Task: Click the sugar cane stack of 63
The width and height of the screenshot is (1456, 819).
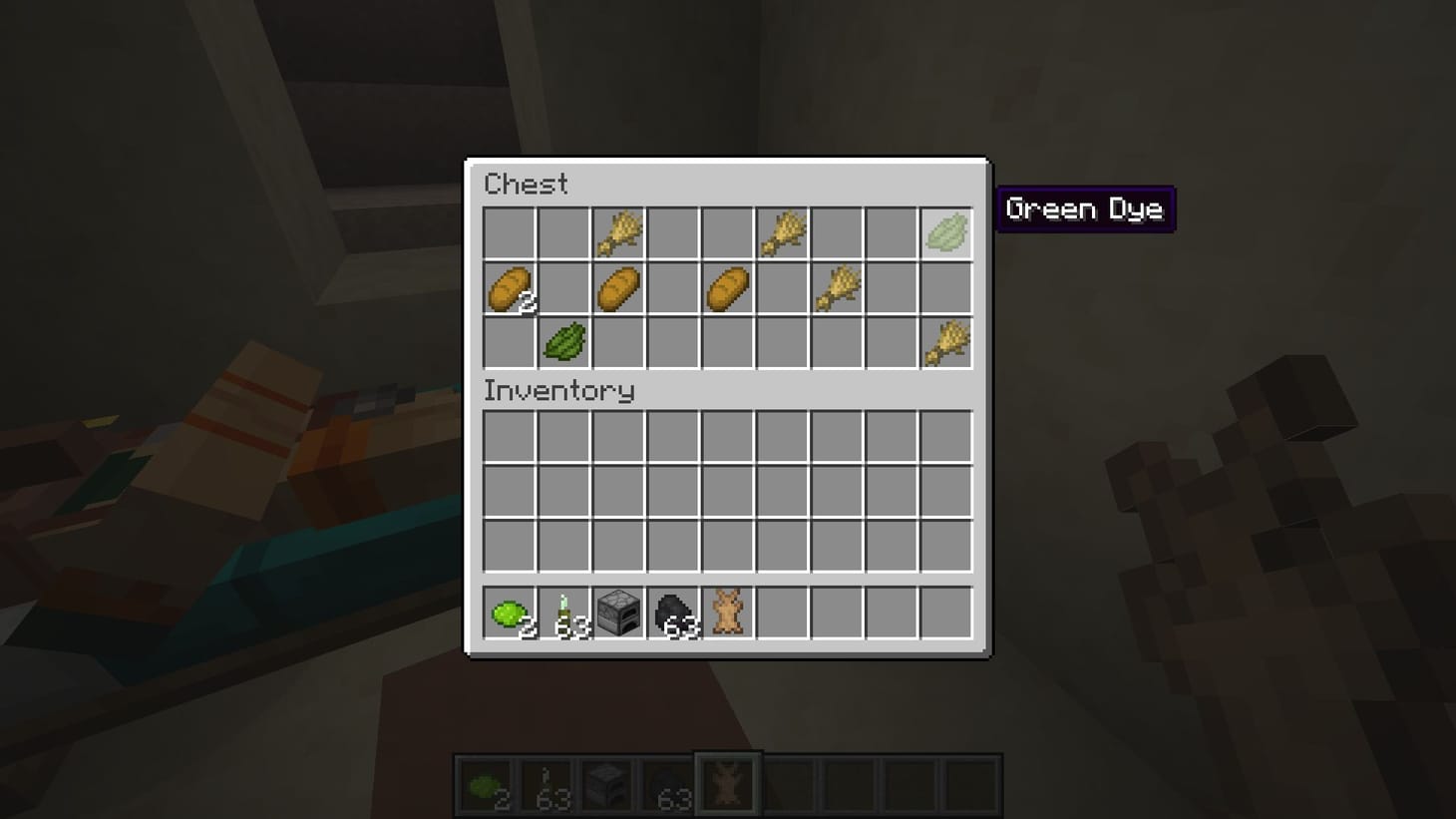Action: (x=562, y=613)
